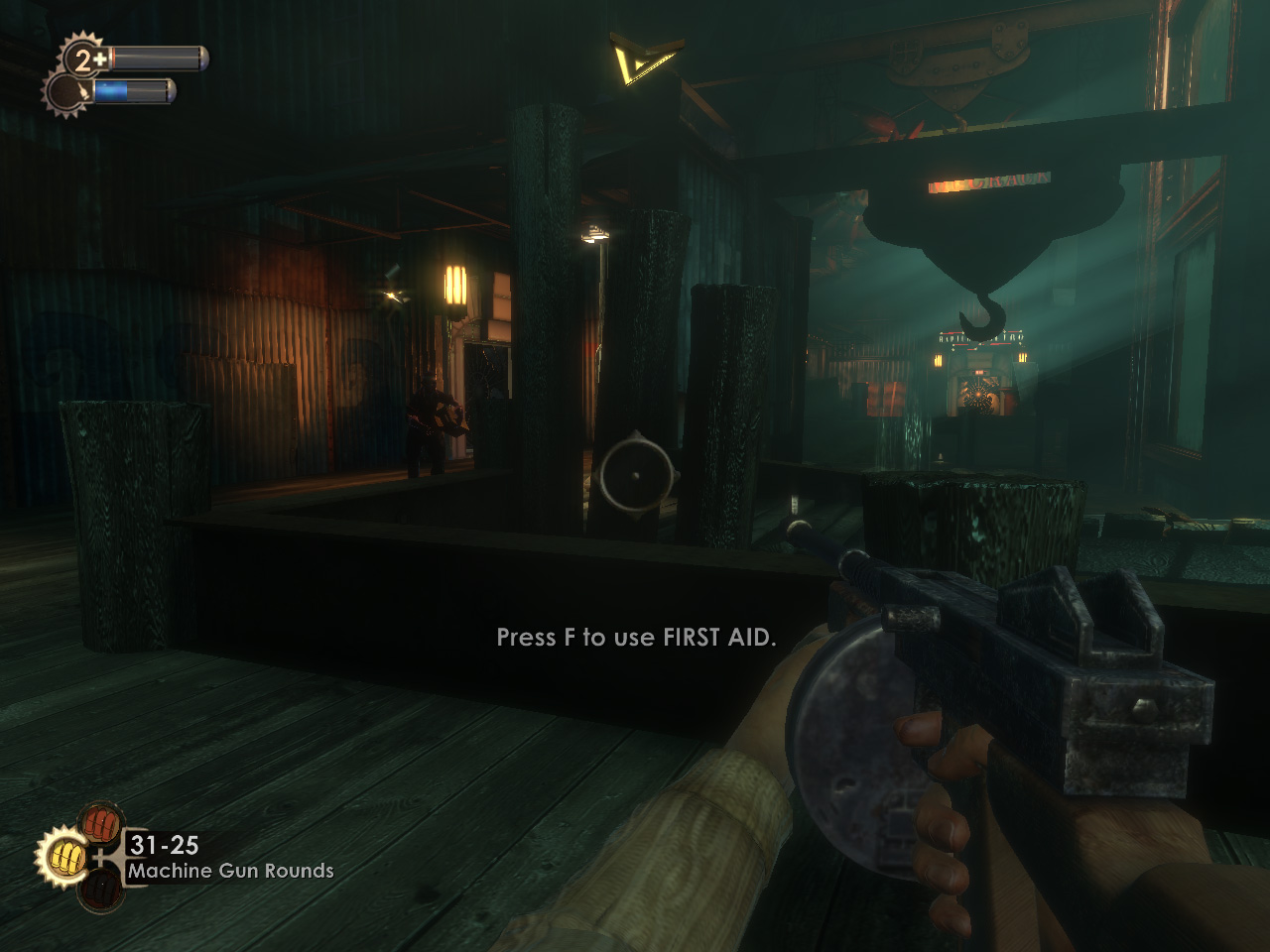
Task: Click the EVE hypo syringe gear icon
Action: [x=67, y=93]
